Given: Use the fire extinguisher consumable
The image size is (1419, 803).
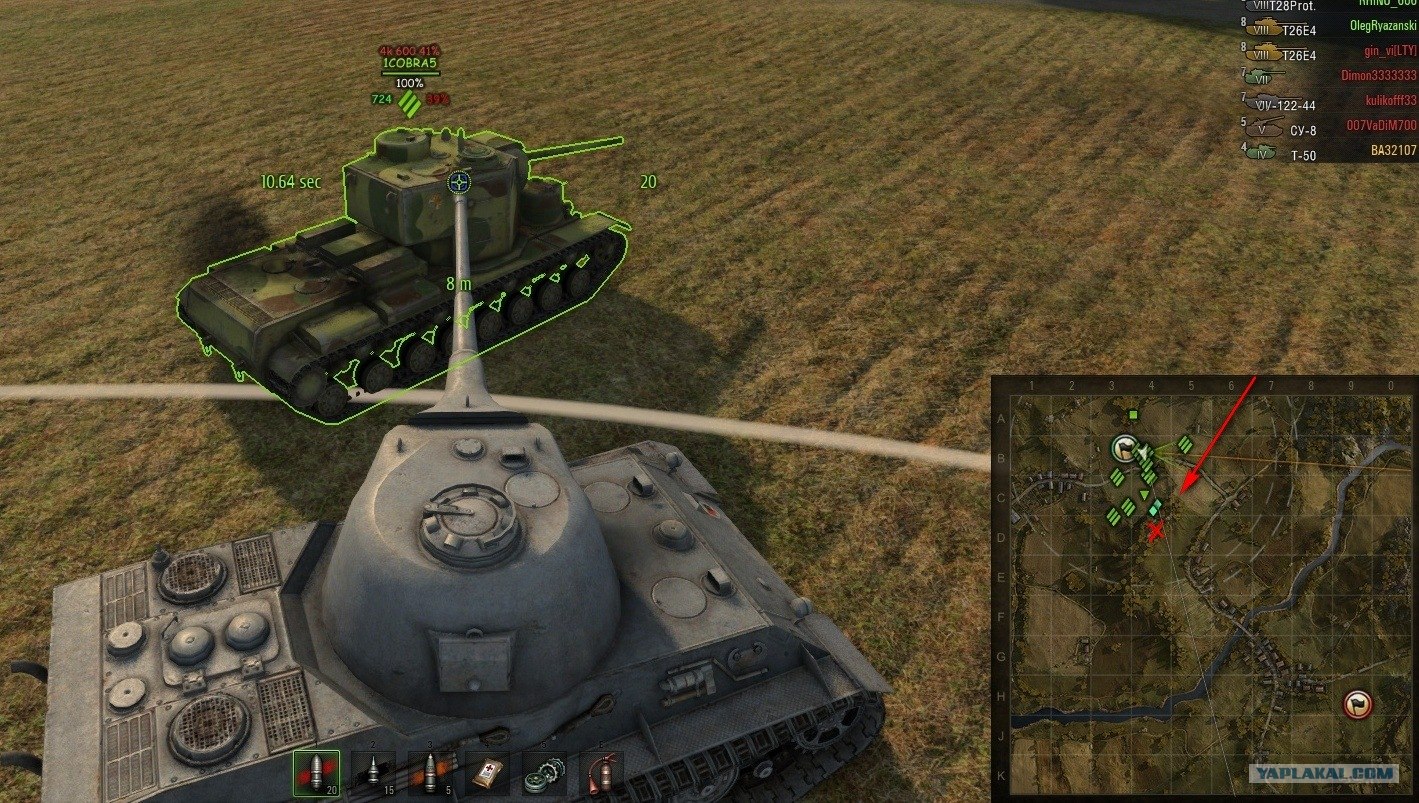Looking at the screenshot, I should pos(600,773).
